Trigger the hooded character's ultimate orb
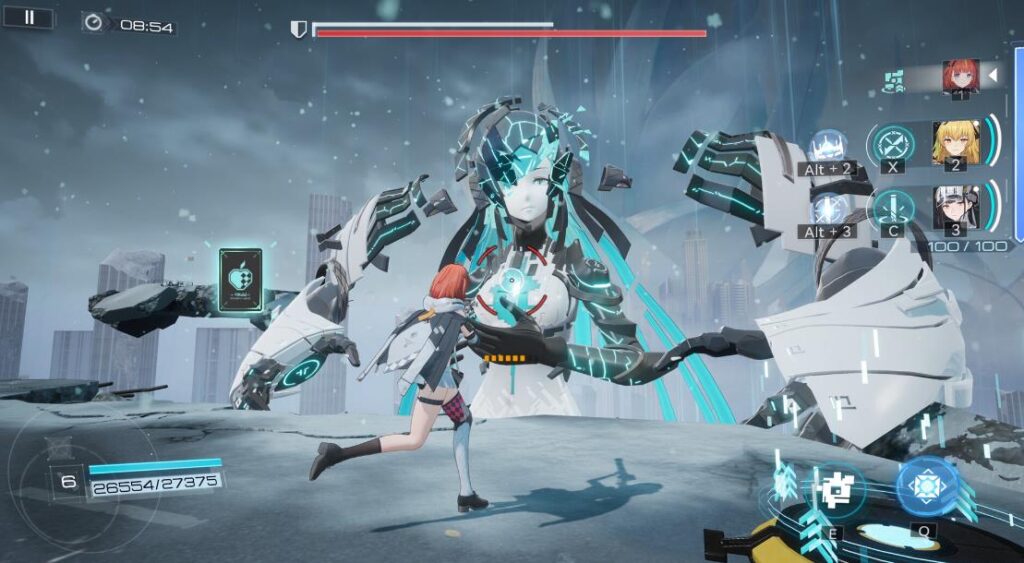This screenshot has width=1024, height=563. pos(828,209)
